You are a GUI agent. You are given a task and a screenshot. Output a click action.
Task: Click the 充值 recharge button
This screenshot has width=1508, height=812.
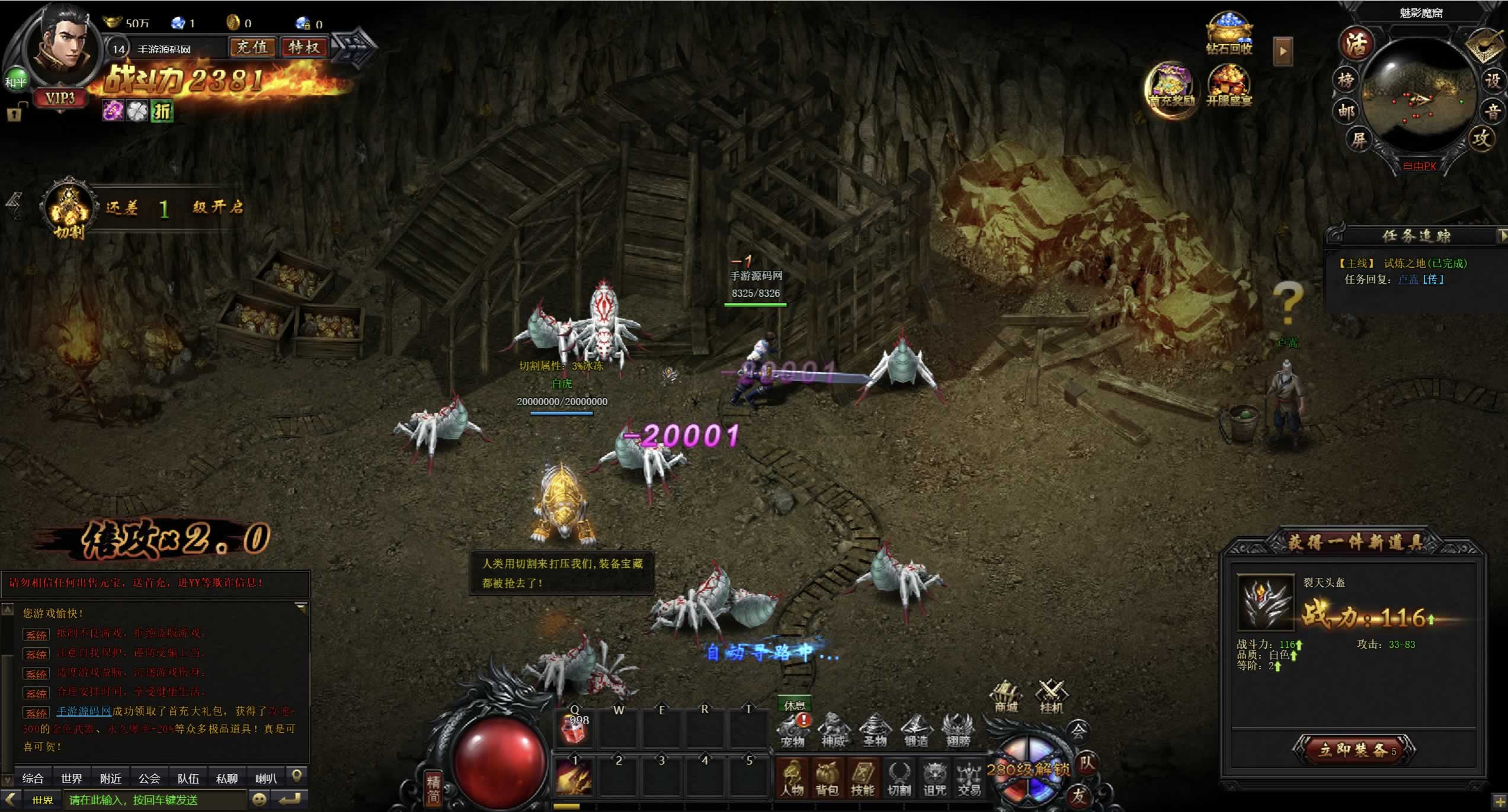(x=252, y=47)
